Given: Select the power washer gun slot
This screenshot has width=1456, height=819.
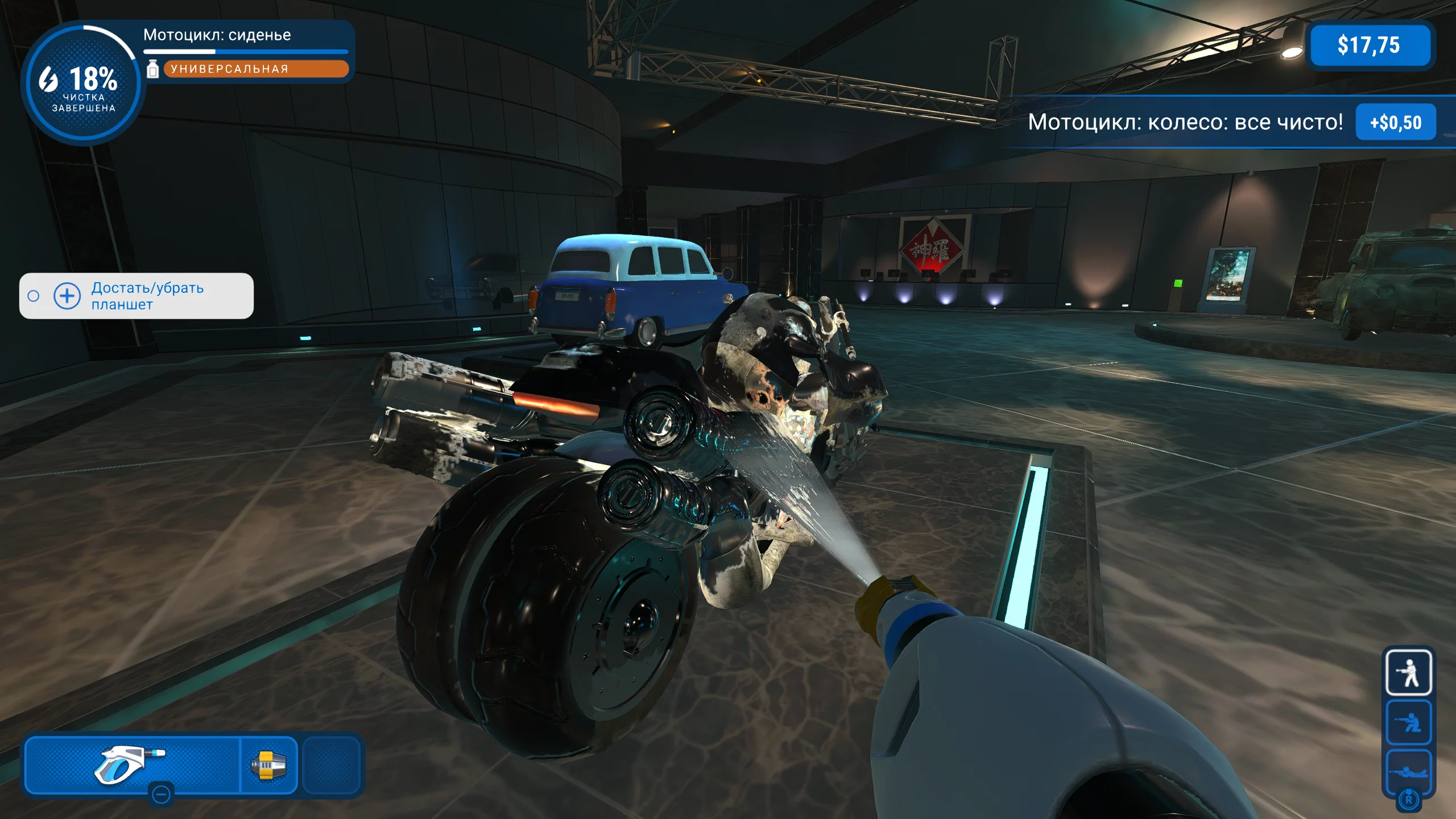Looking at the screenshot, I should [x=132, y=763].
